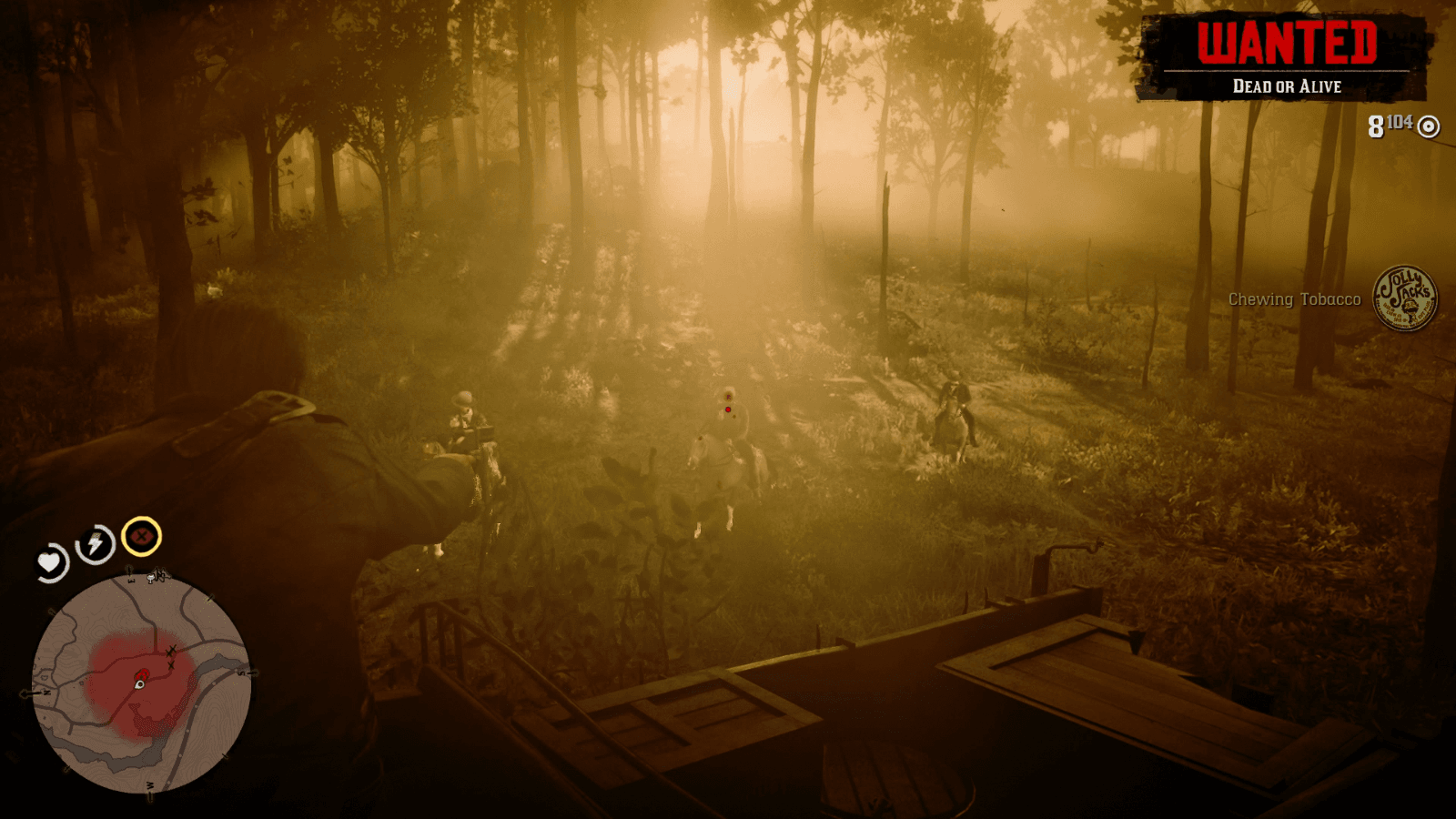Image resolution: width=1456 pixels, height=819 pixels.
Task: Click the upper enemy X marker on minimap
Action: [171, 649]
